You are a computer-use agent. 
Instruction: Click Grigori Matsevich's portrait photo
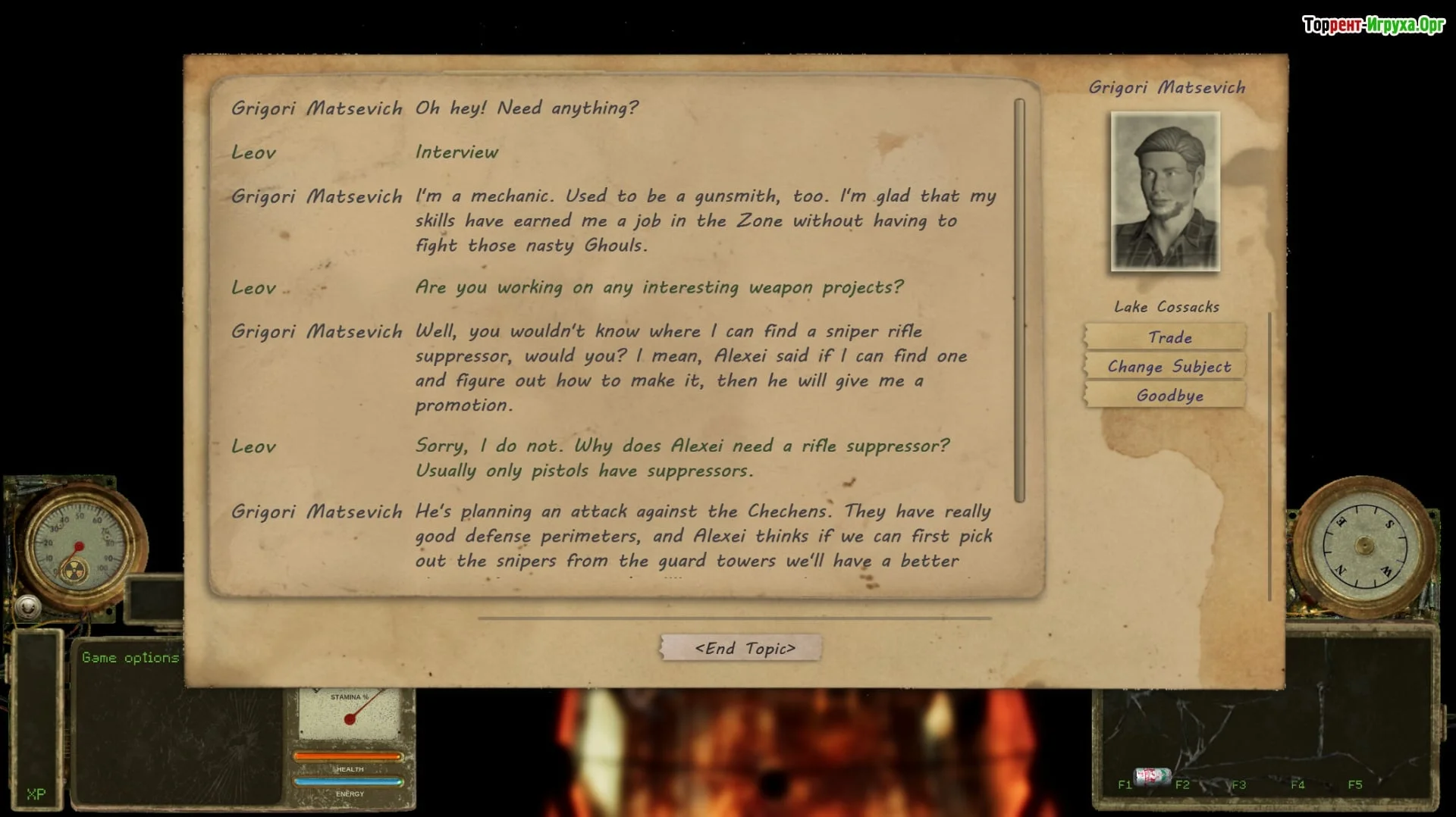[1165, 191]
